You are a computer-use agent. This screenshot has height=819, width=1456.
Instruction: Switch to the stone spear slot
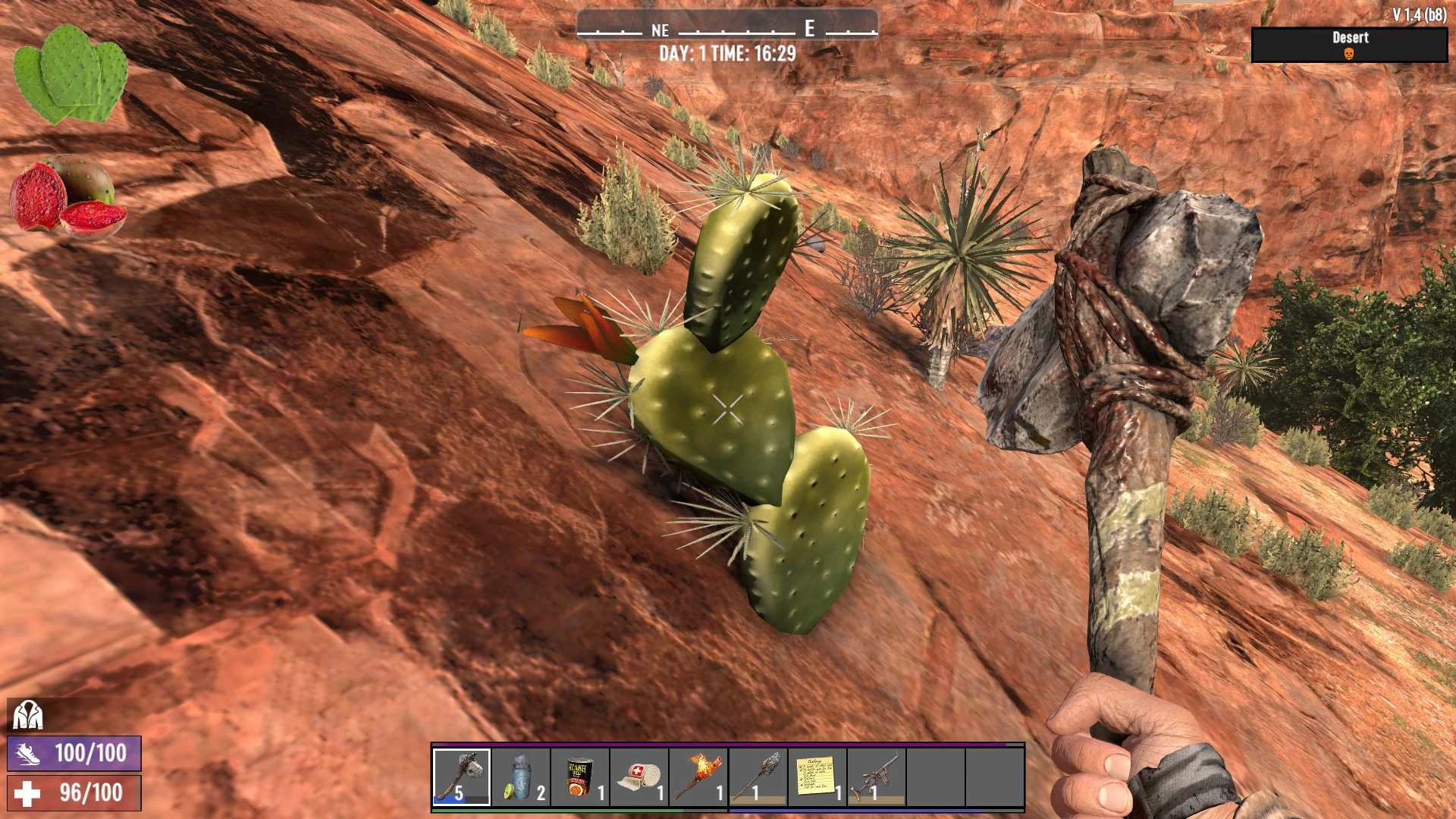coord(758,777)
